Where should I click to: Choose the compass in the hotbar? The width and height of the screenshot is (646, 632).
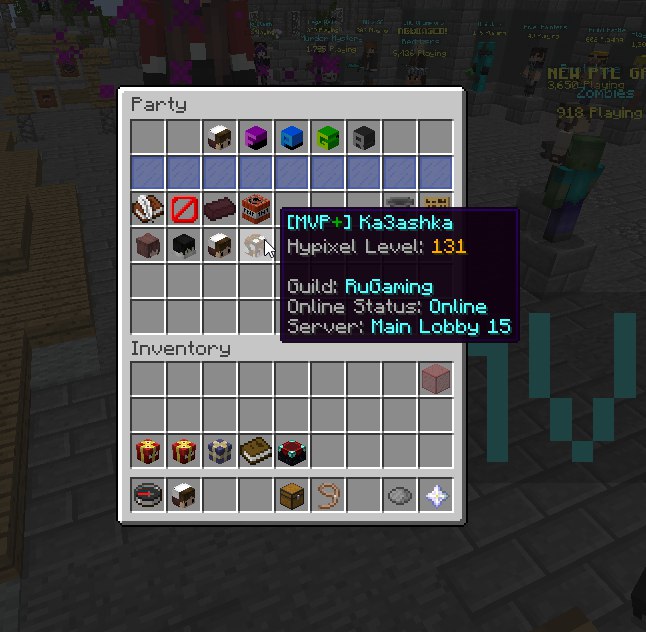pyautogui.click(x=148, y=496)
